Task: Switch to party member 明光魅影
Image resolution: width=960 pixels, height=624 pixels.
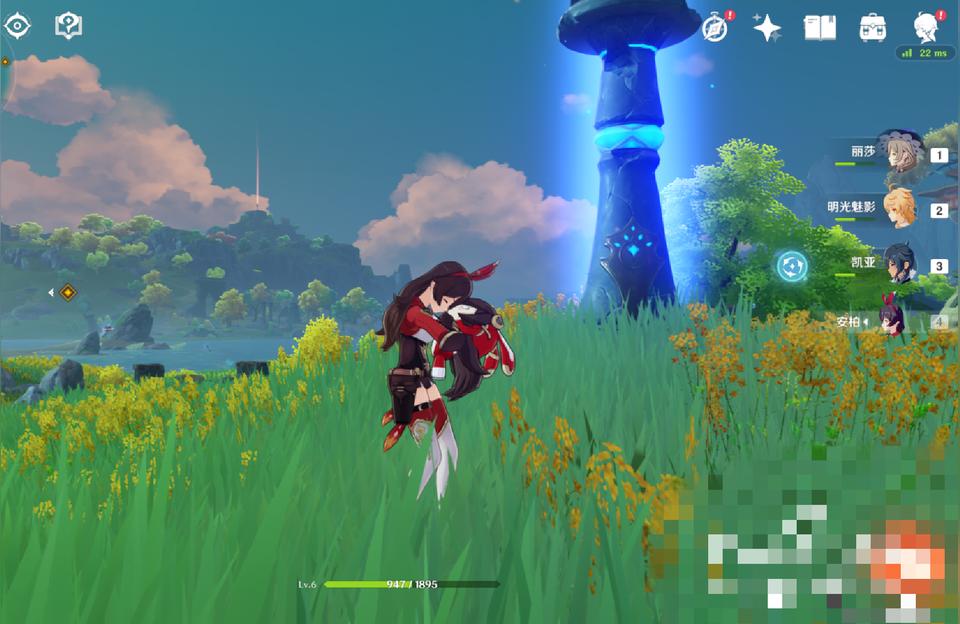Action: click(896, 208)
